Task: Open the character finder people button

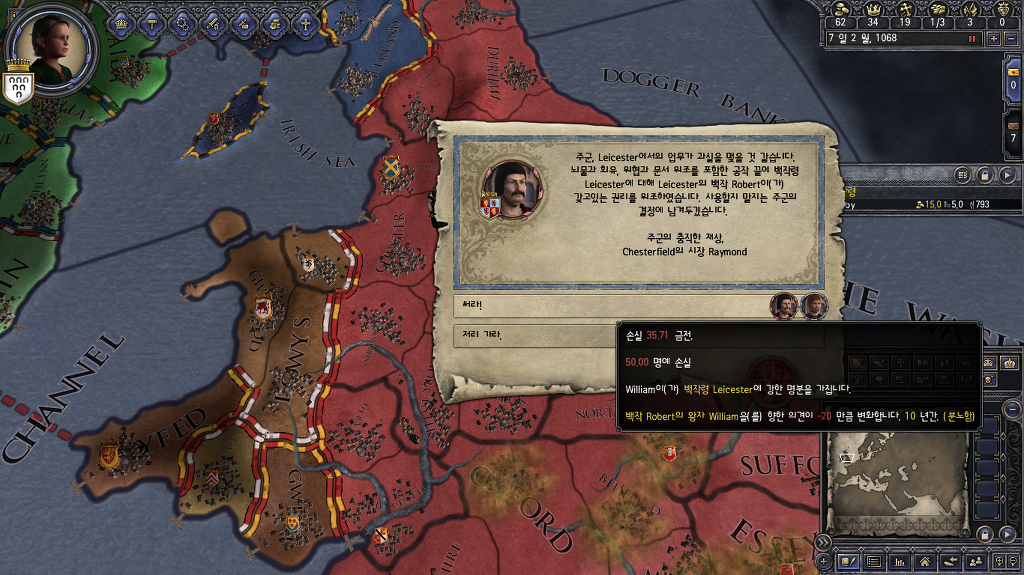Action: click(976, 562)
